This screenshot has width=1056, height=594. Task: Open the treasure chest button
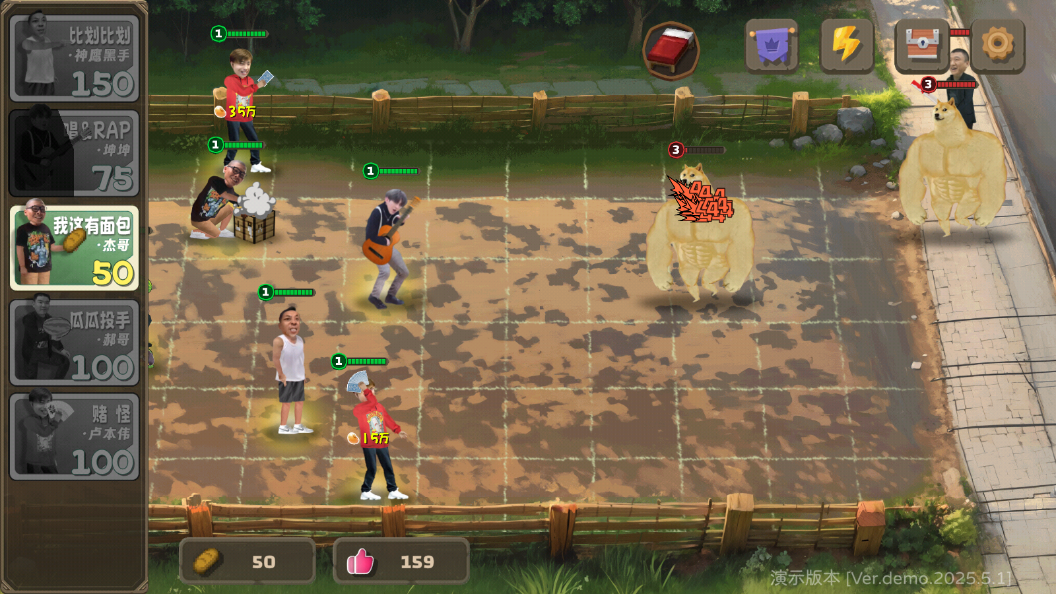tap(922, 46)
